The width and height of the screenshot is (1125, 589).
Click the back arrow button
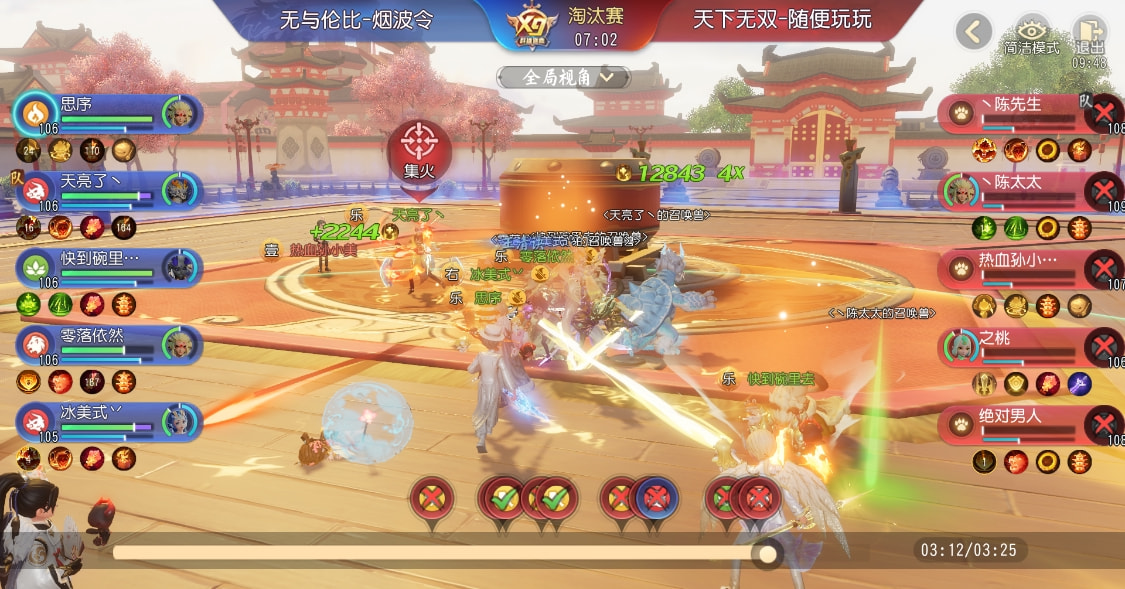tap(973, 32)
